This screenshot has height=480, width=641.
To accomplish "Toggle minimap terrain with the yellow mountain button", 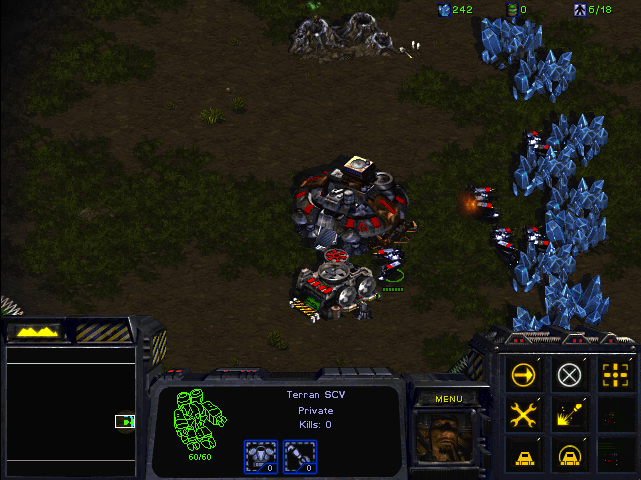I will pos(34,331).
